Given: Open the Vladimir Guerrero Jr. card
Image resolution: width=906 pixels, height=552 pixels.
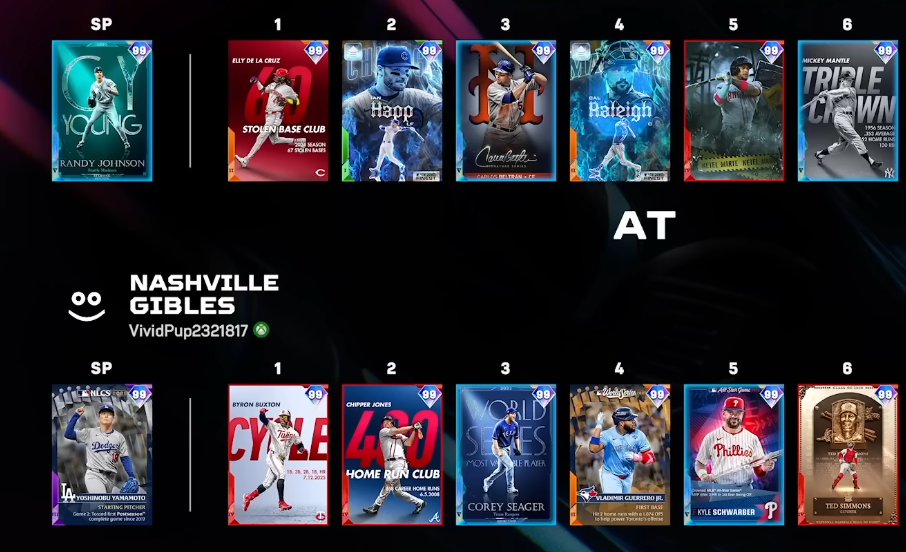Looking at the screenshot, I should point(620,455).
